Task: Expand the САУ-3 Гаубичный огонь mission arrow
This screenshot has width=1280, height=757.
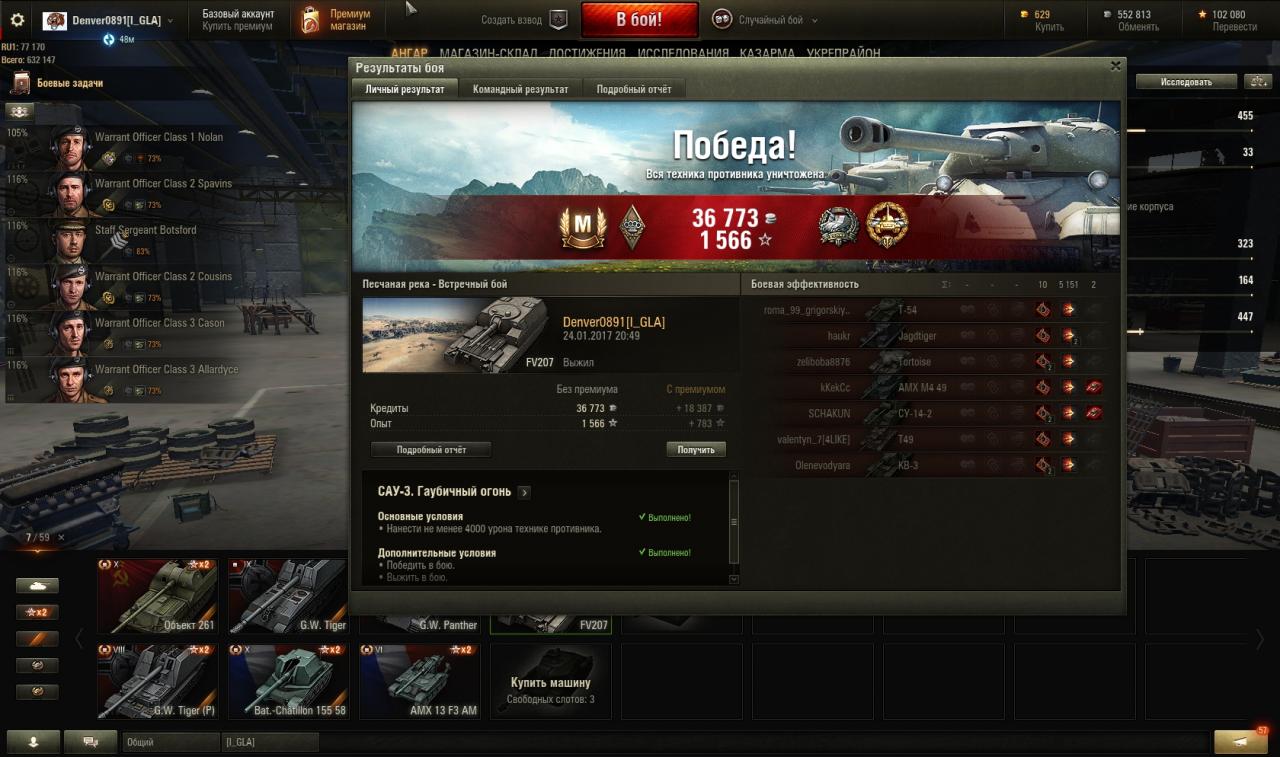Action: [x=525, y=492]
